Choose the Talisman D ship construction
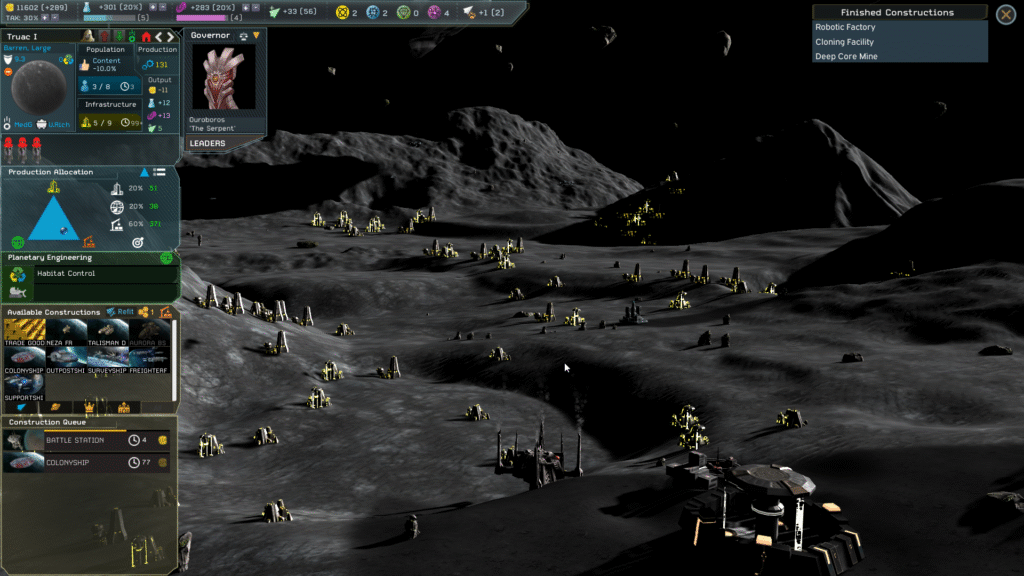The width and height of the screenshot is (1024, 576). click(107, 332)
